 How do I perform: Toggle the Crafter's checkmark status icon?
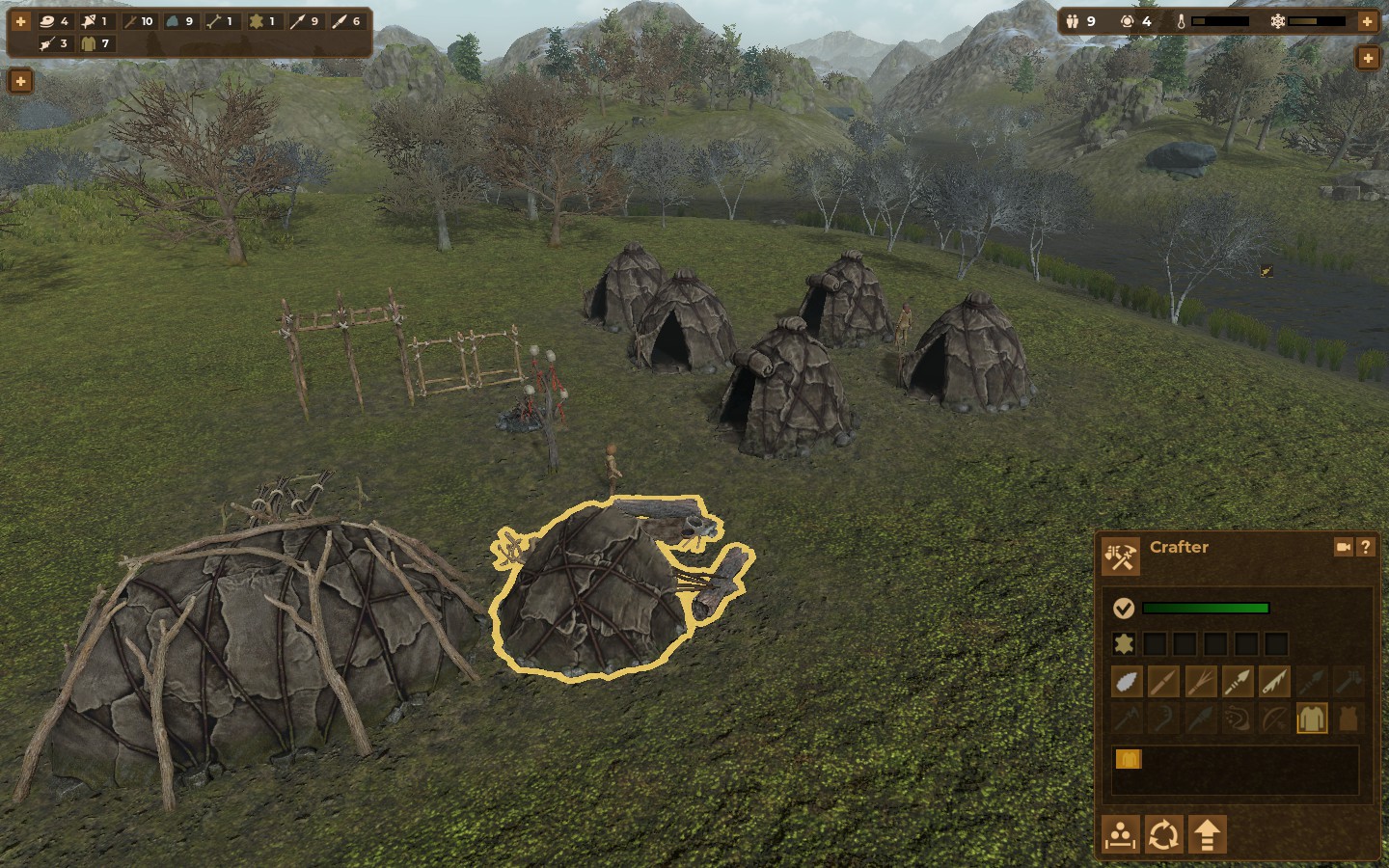point(1123,609)
